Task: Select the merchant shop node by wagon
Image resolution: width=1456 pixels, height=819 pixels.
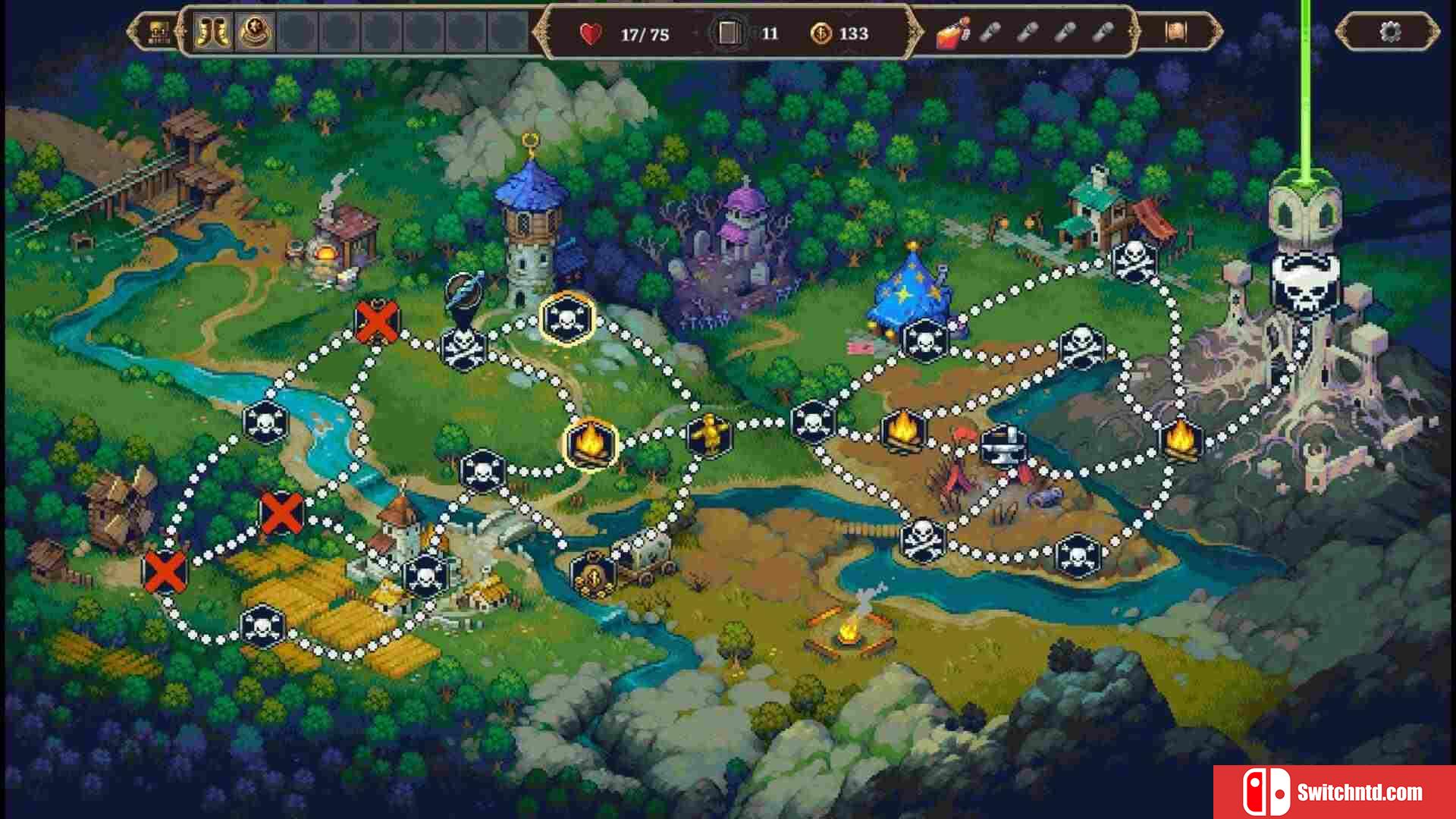Action: (593, 575)
